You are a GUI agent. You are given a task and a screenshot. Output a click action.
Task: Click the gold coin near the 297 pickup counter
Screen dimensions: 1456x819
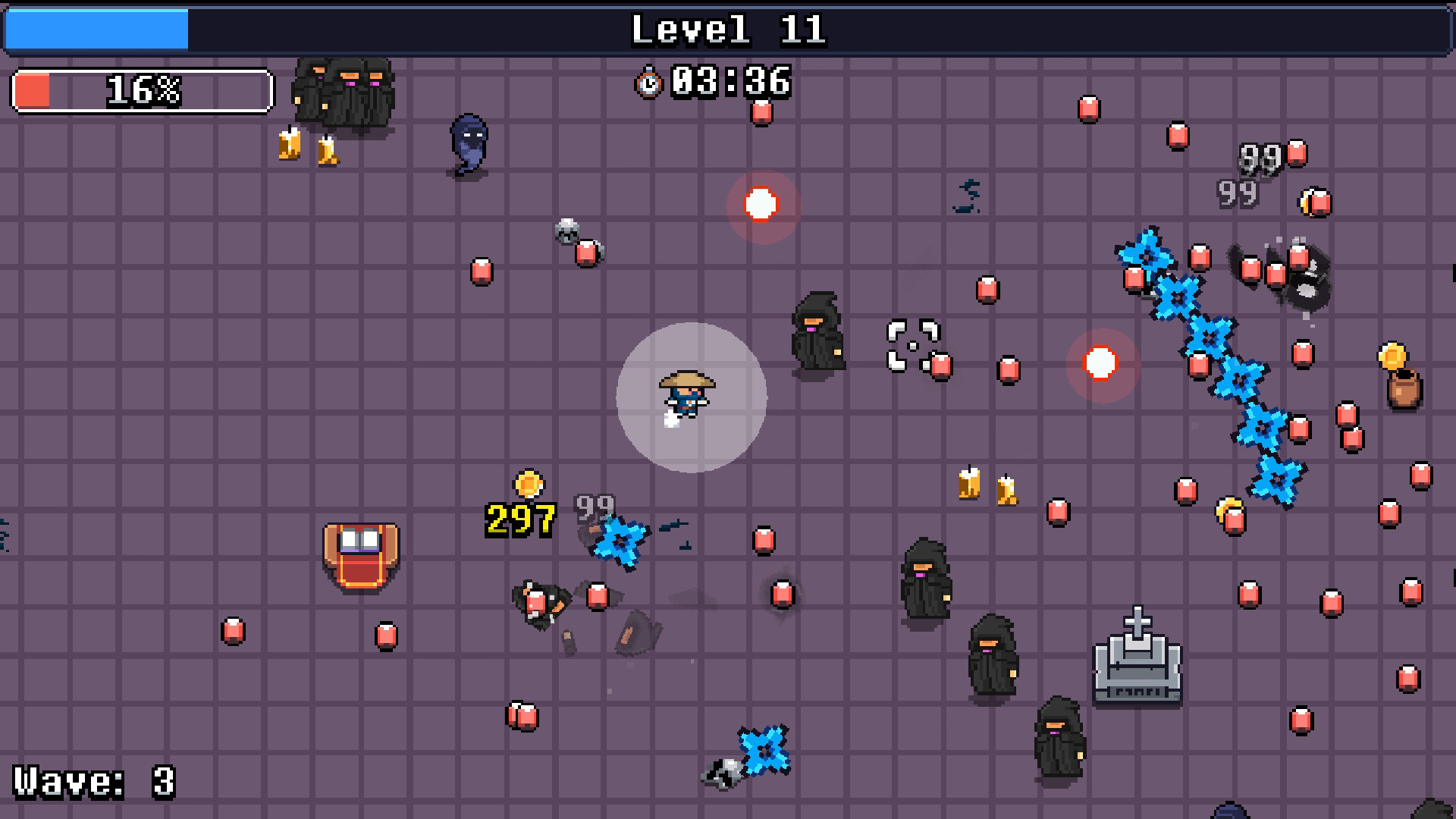tap(529, 483)
